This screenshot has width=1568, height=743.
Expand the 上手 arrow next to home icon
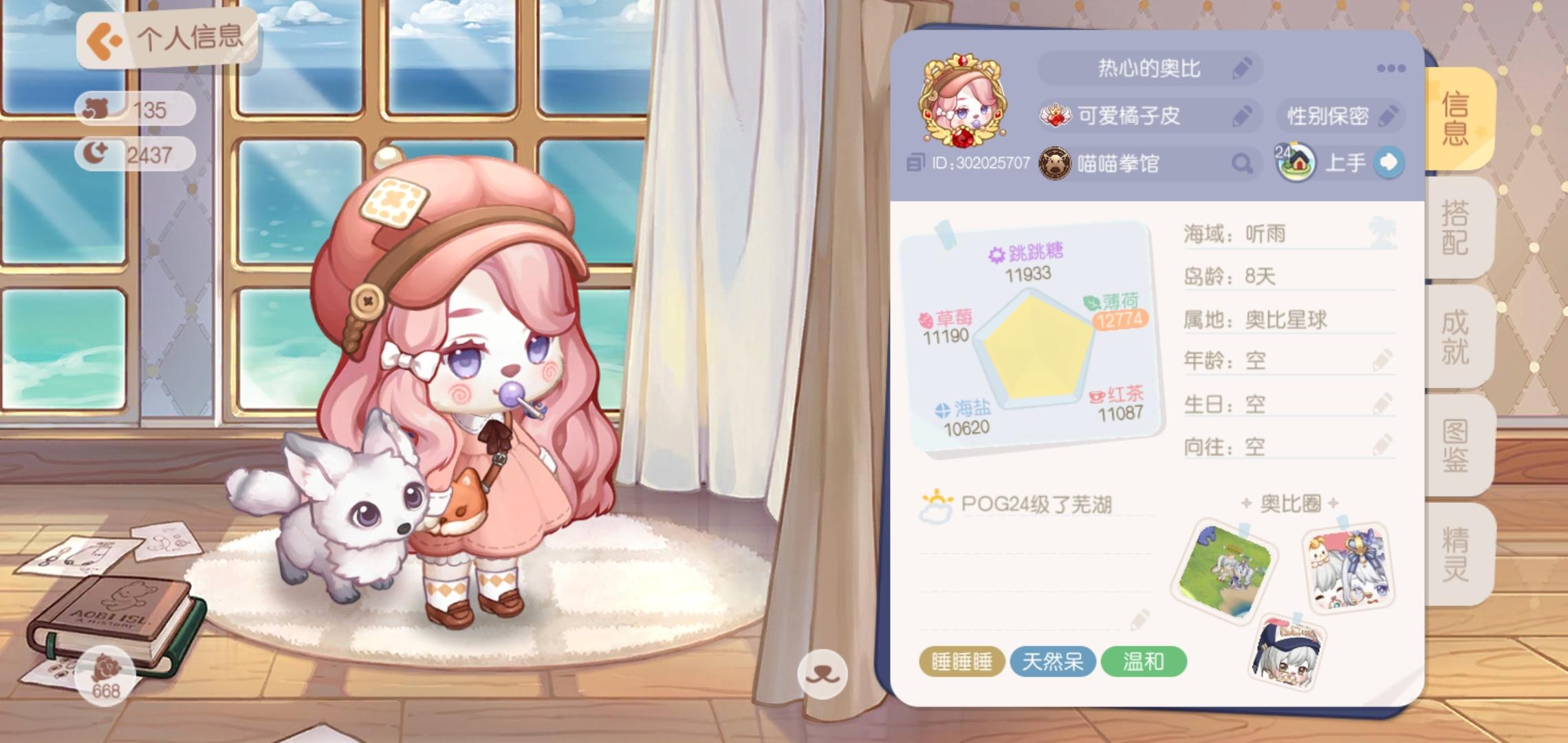click(1390, 162)
